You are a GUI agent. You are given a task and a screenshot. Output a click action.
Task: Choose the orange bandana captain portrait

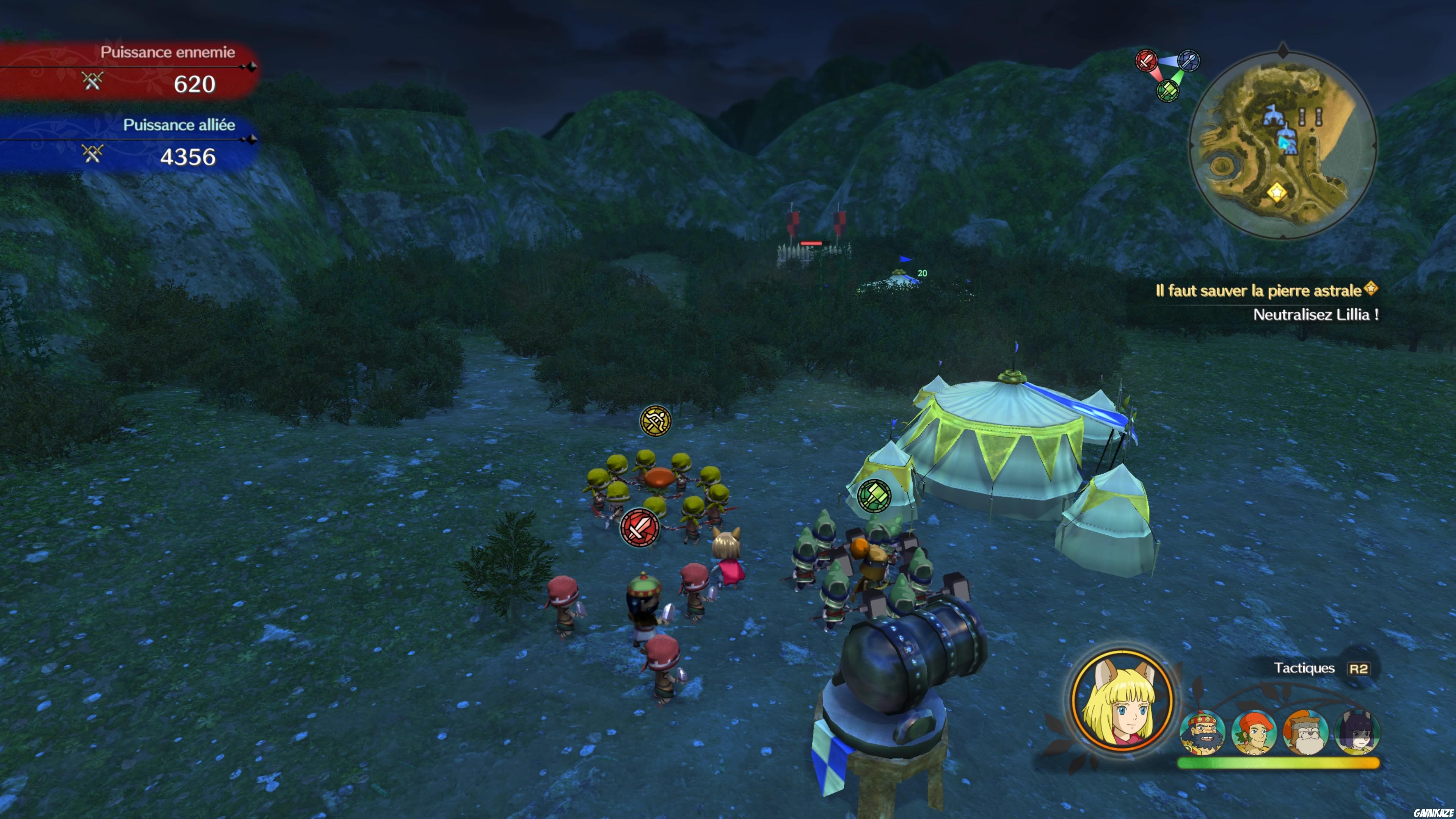pyautogui.click(x=1254, y=733)
